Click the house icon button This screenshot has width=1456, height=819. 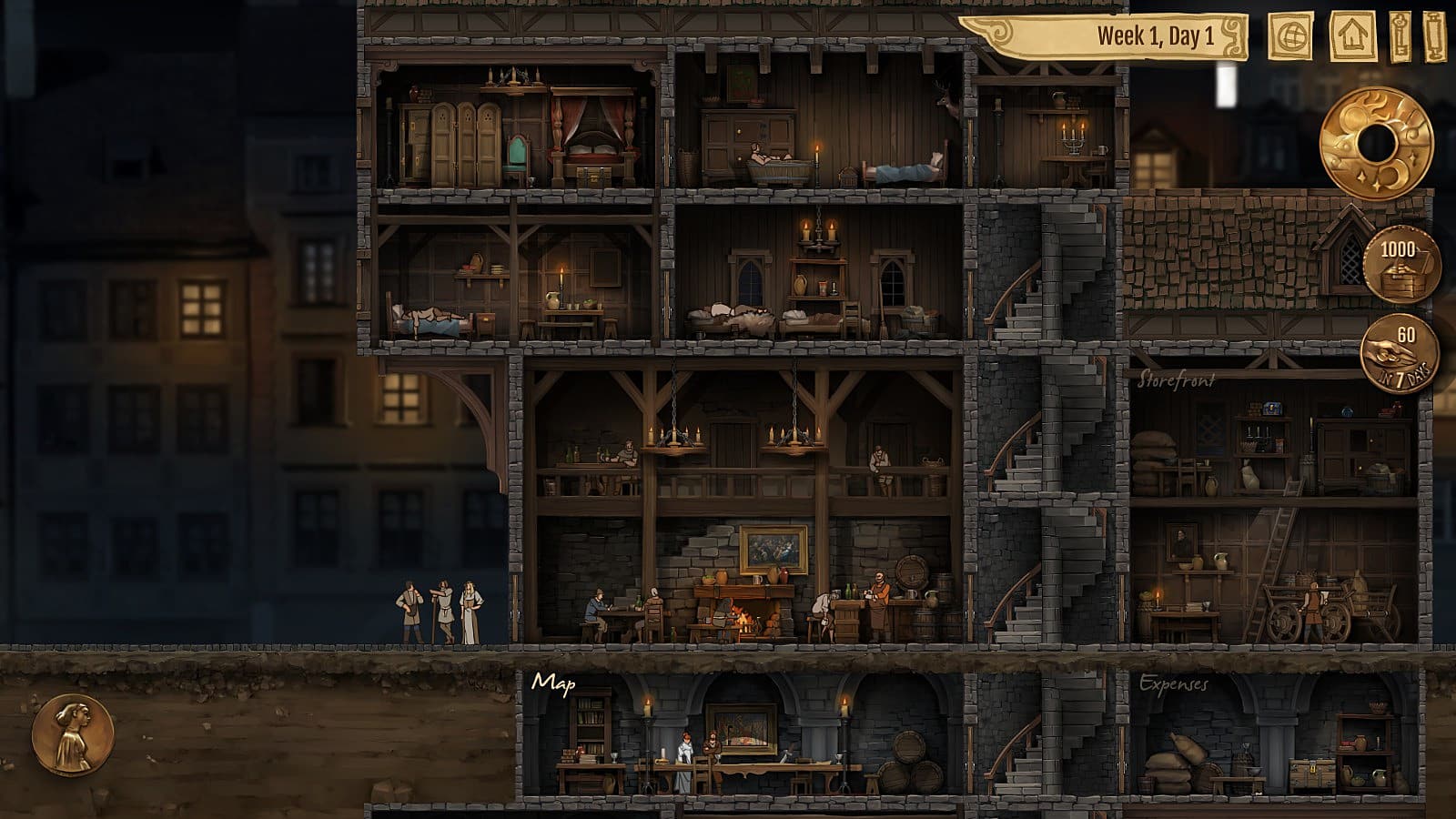1352,37
